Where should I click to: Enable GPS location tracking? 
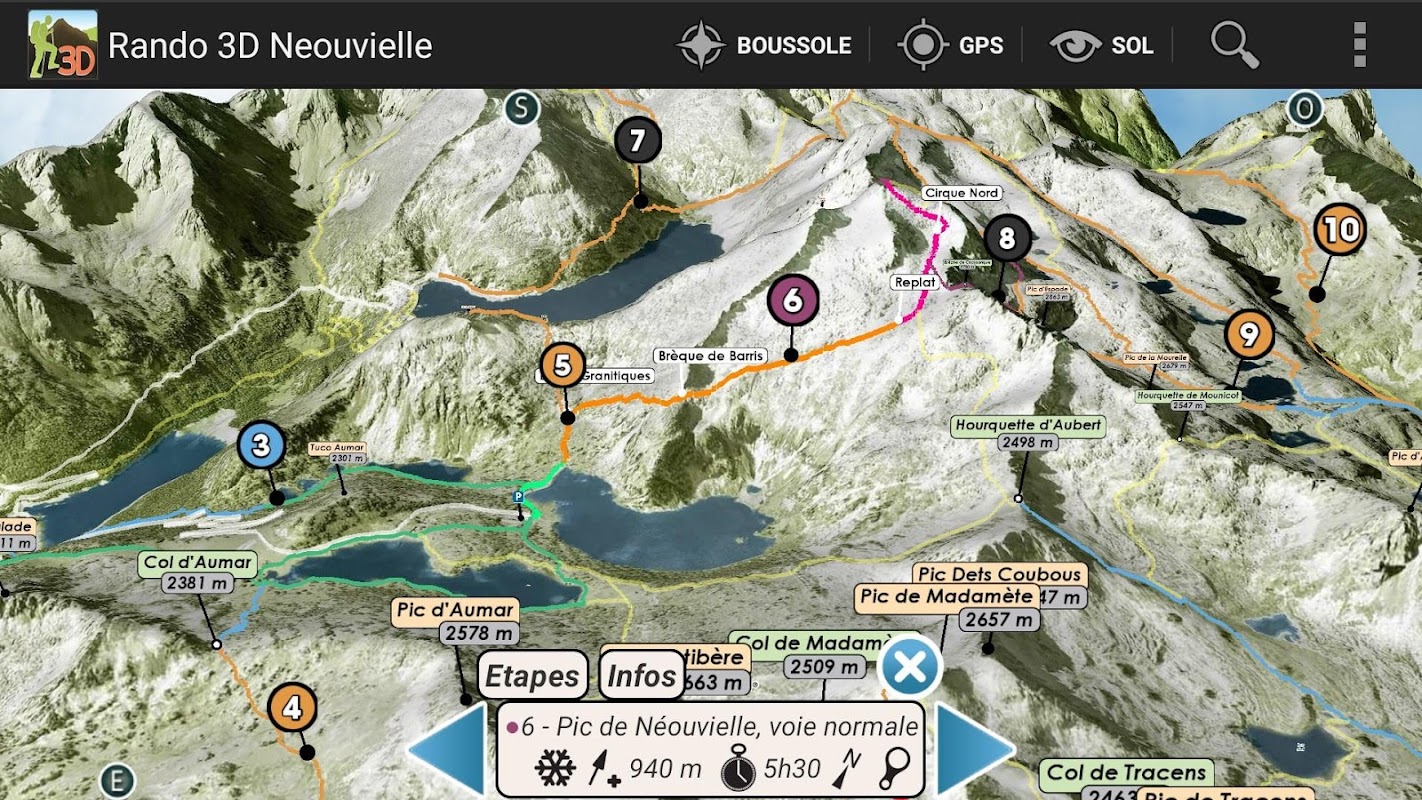coord(950,45)
